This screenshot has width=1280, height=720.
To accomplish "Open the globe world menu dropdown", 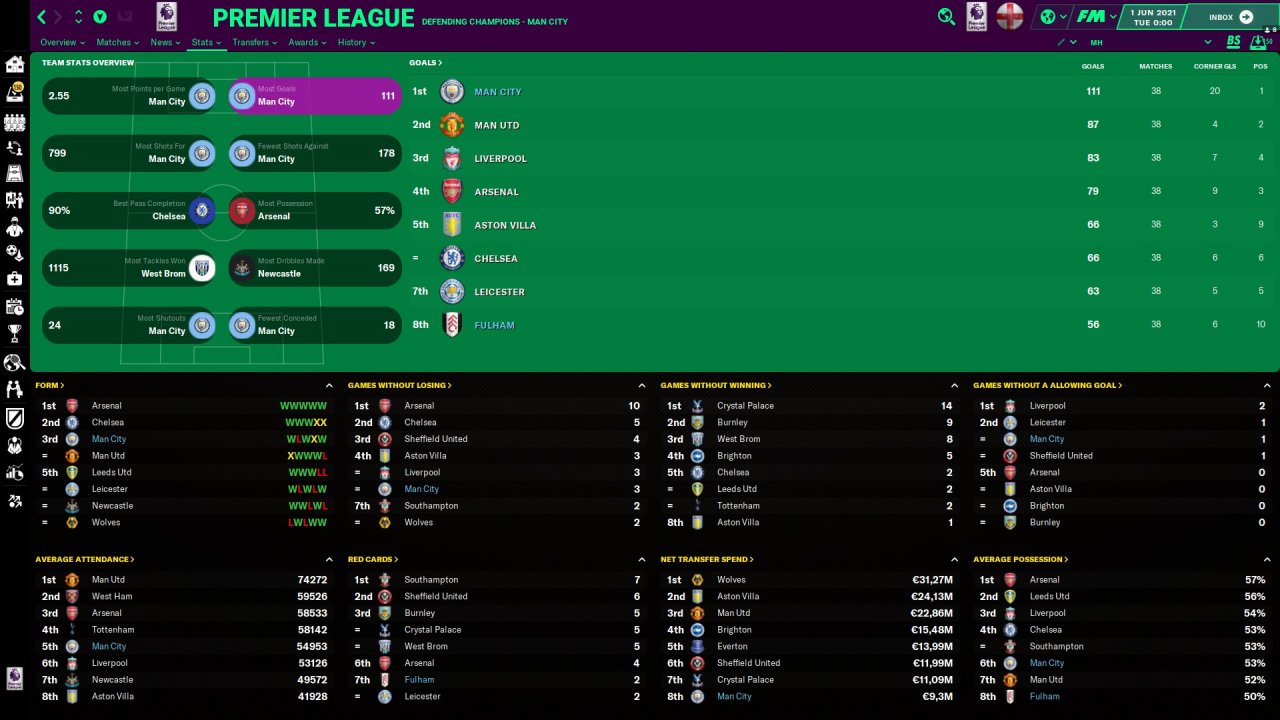I will click(1050, 17).
